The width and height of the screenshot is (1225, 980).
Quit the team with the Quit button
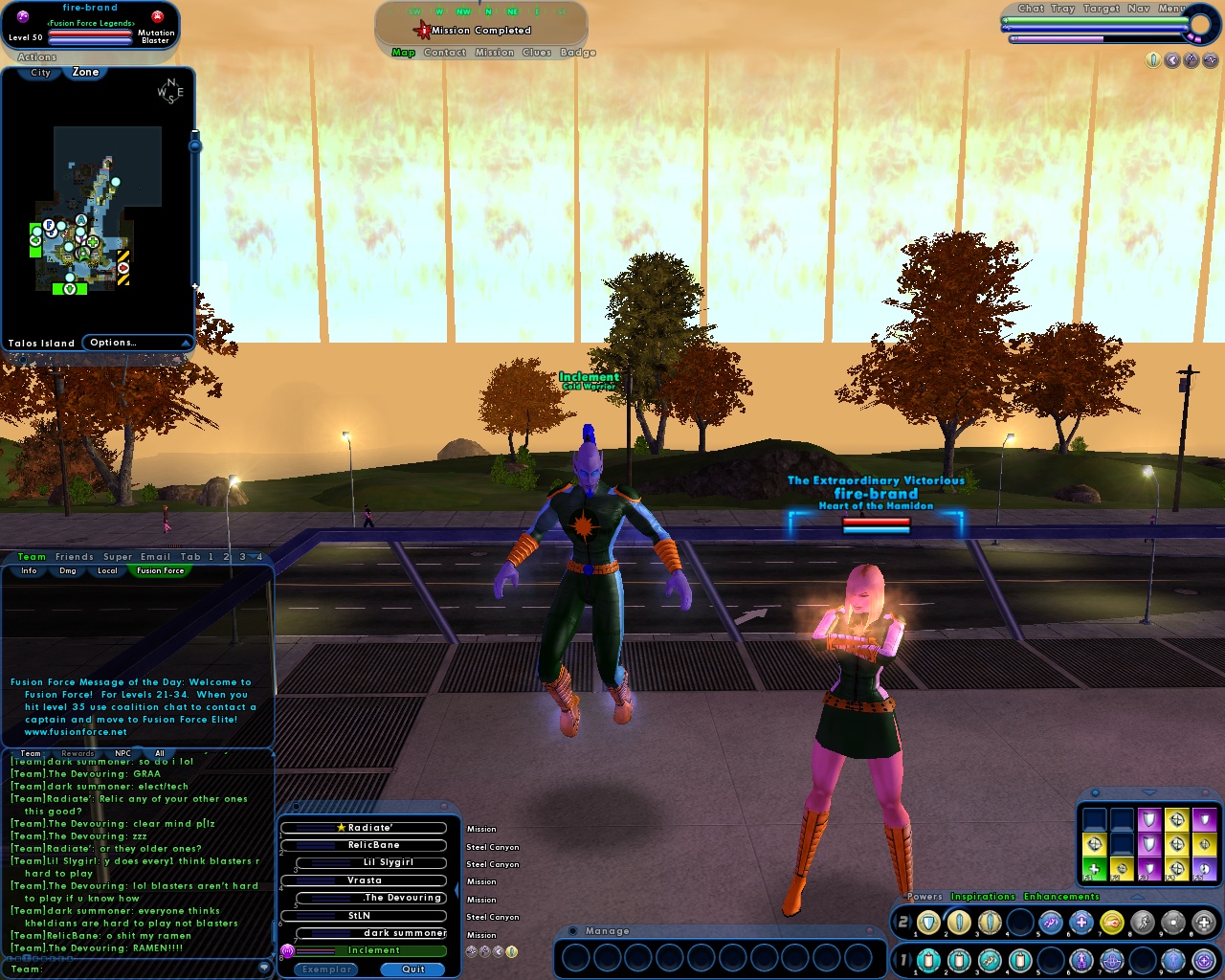[x=412, y=969]
